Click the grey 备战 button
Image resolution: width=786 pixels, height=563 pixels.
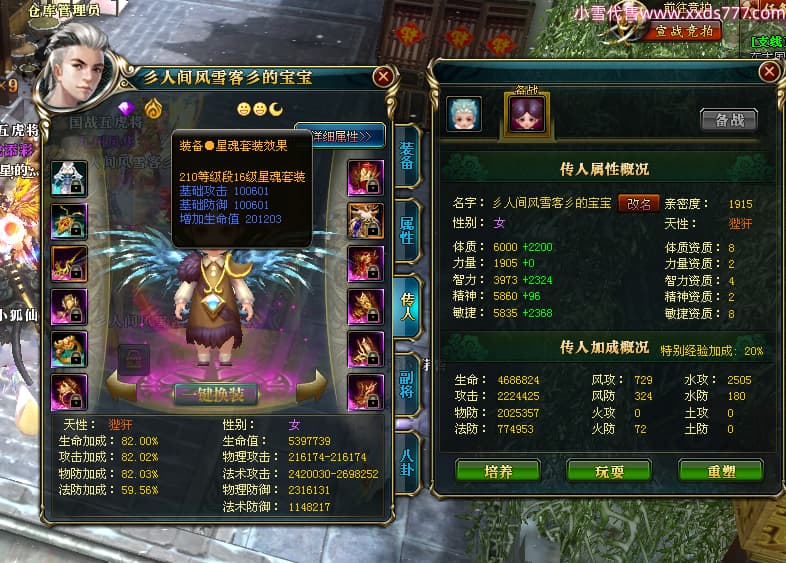tap(729, 119)
